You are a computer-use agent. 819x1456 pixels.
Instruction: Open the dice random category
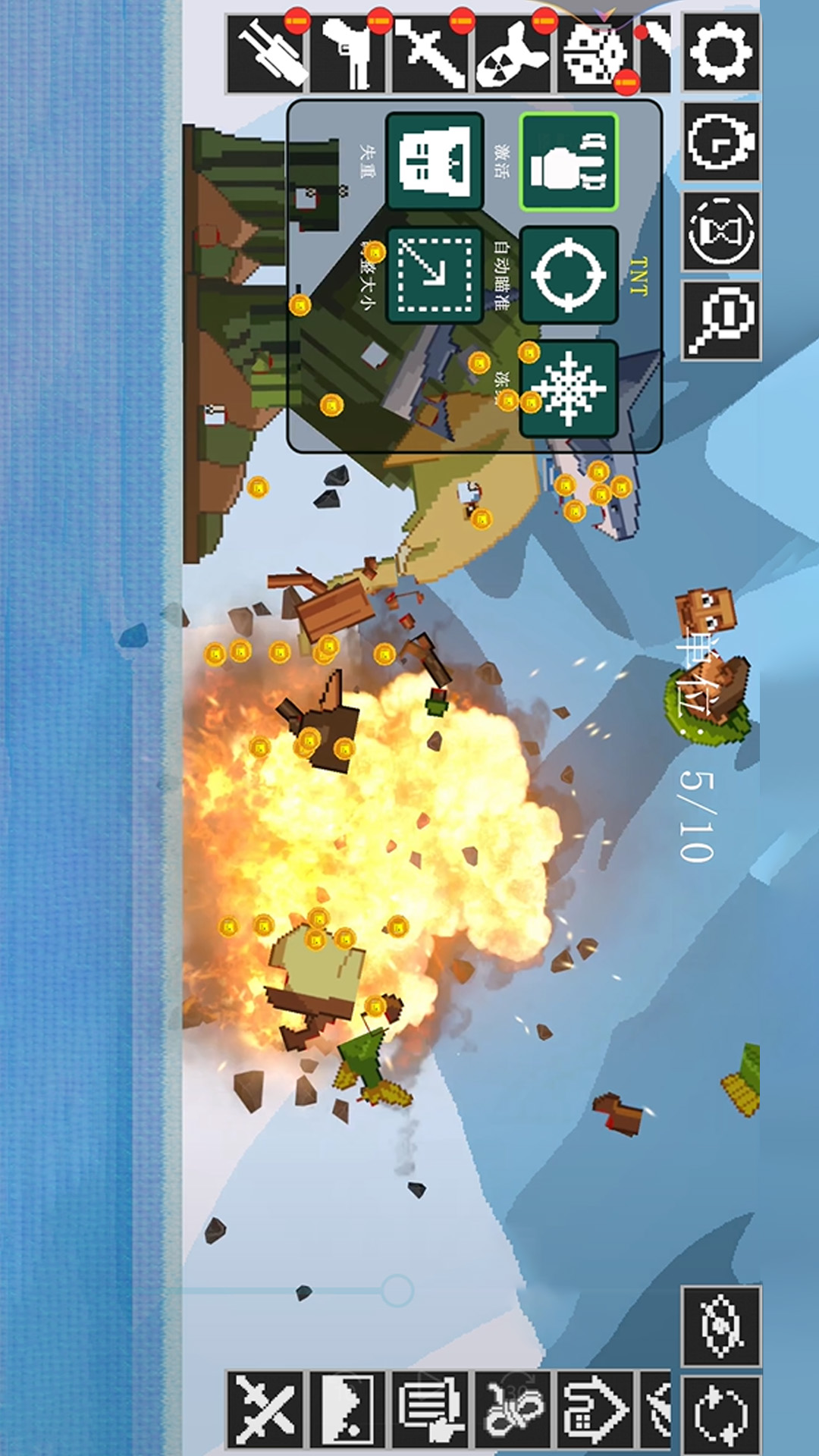[x=596, y=55]
